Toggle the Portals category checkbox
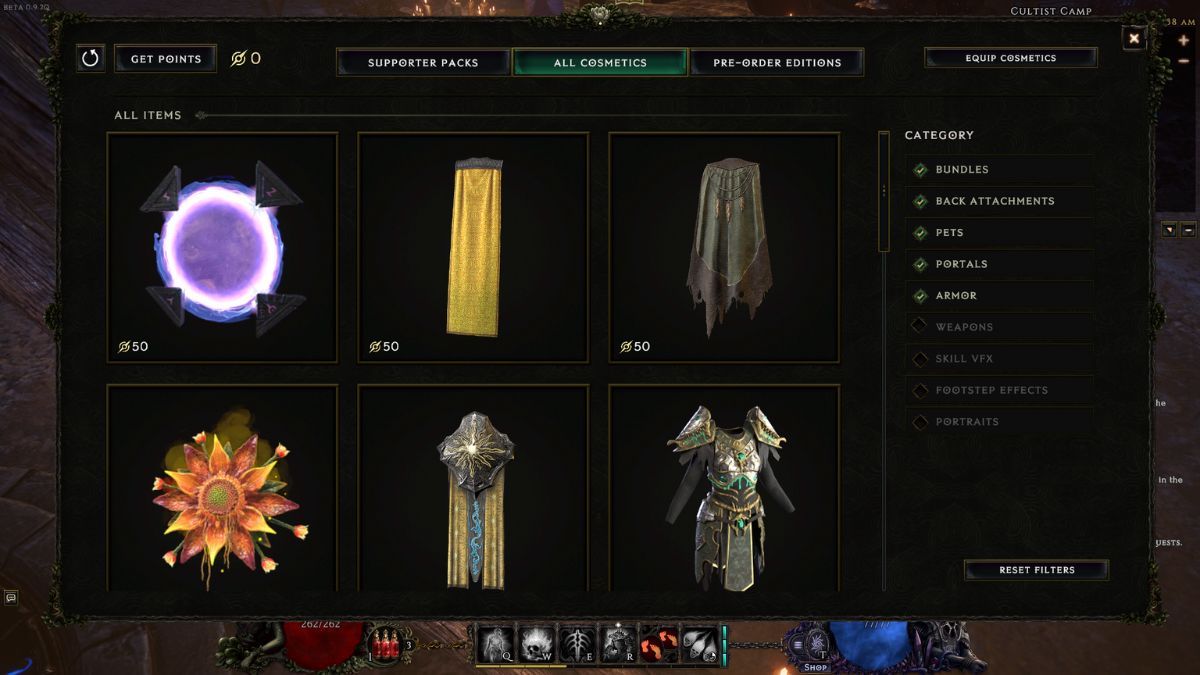Screen dimensions: 1200x675 point(920,264)
